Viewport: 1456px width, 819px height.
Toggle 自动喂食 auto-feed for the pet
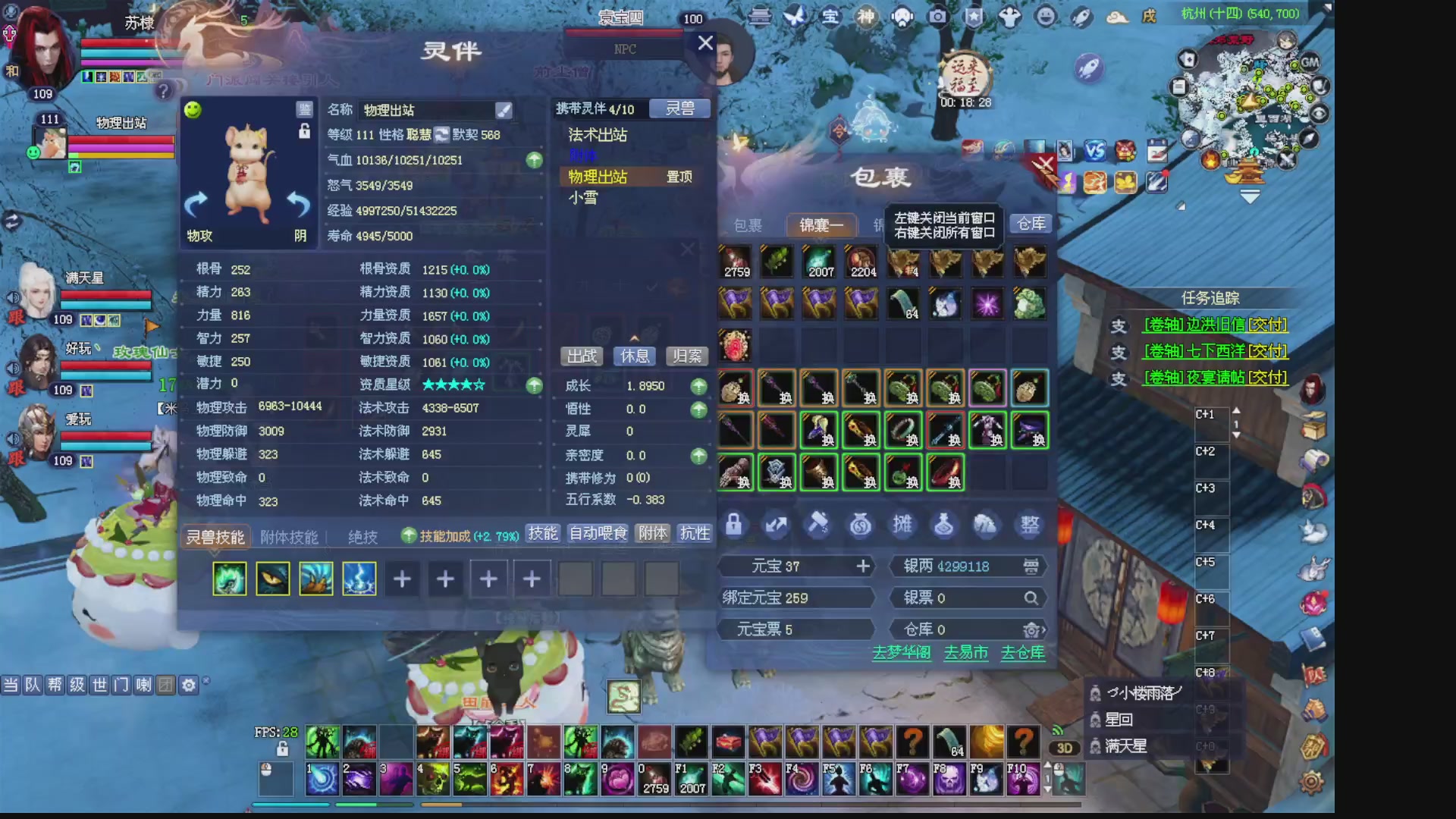click(596, 533)
